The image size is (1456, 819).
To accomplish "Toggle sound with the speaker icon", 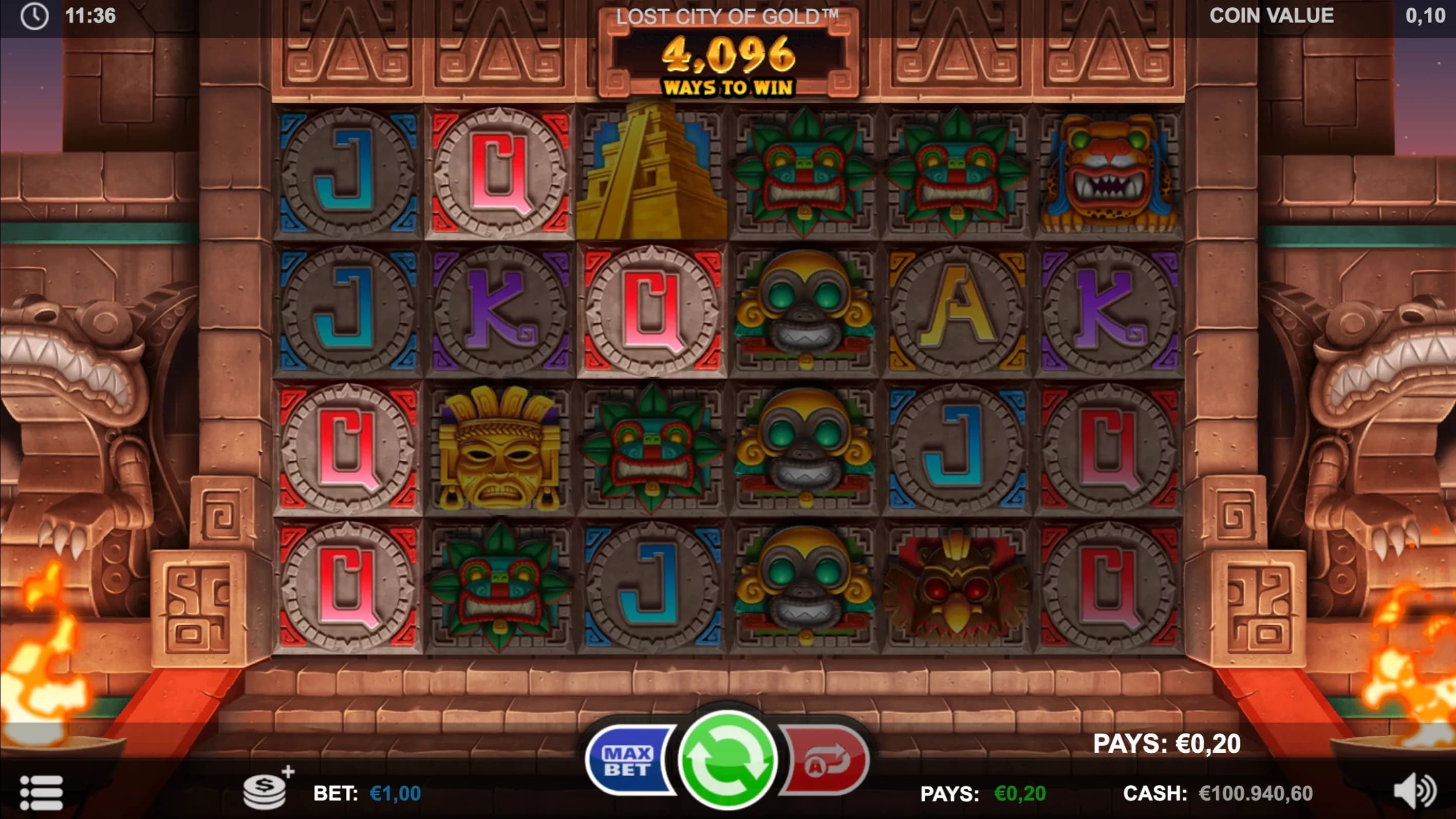I will pyautogui.click(x=1415, y=791).
